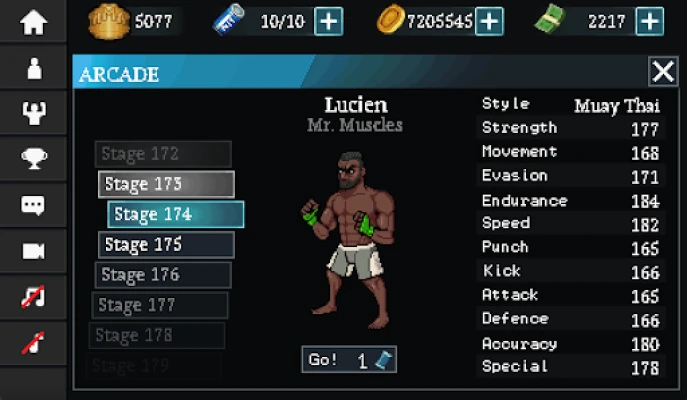
Task: Select the highlighted Stage 174 entry
Action: [x=176, y=214]
